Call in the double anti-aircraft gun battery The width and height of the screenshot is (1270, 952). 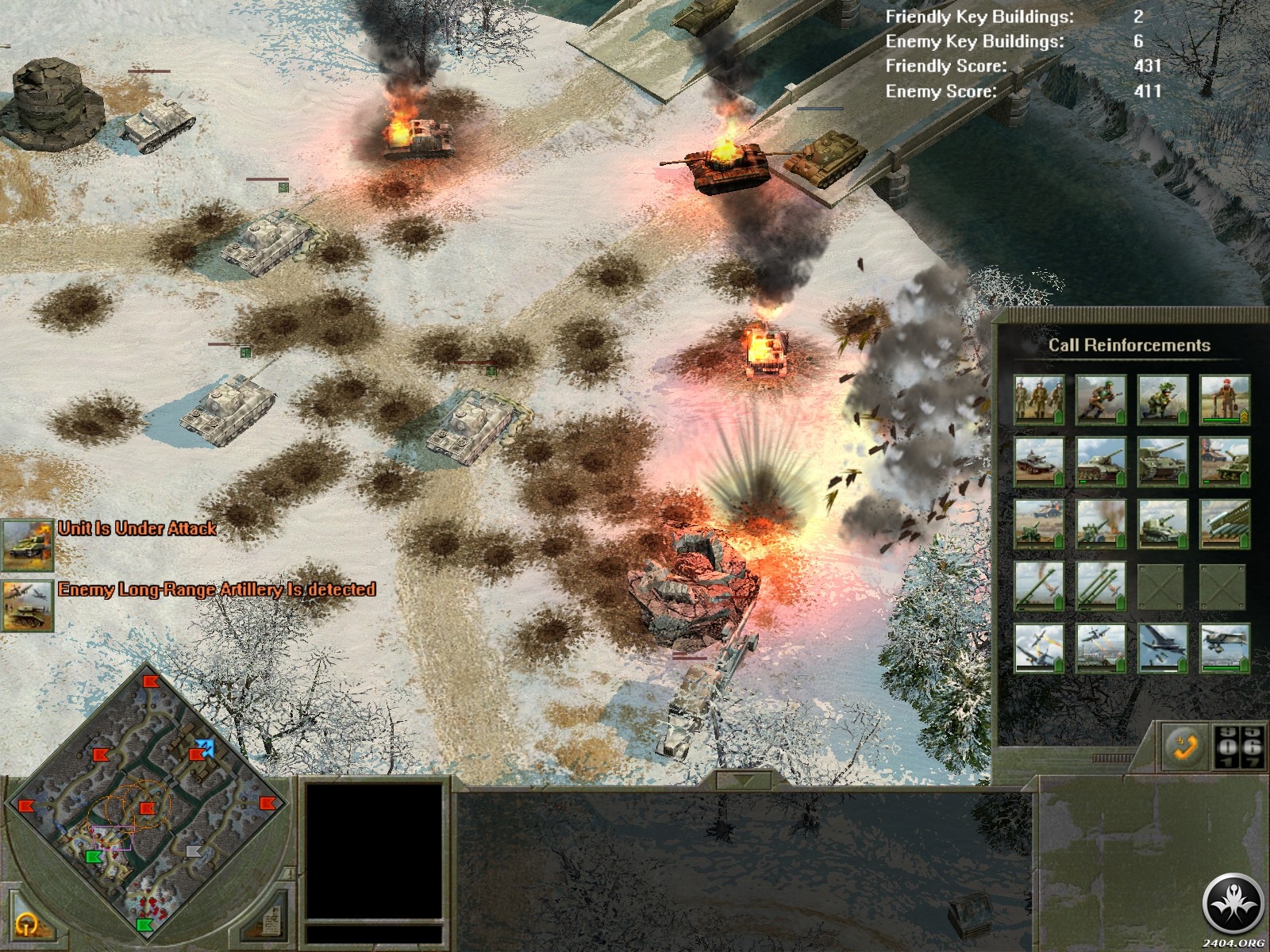tap(1101, 586)
